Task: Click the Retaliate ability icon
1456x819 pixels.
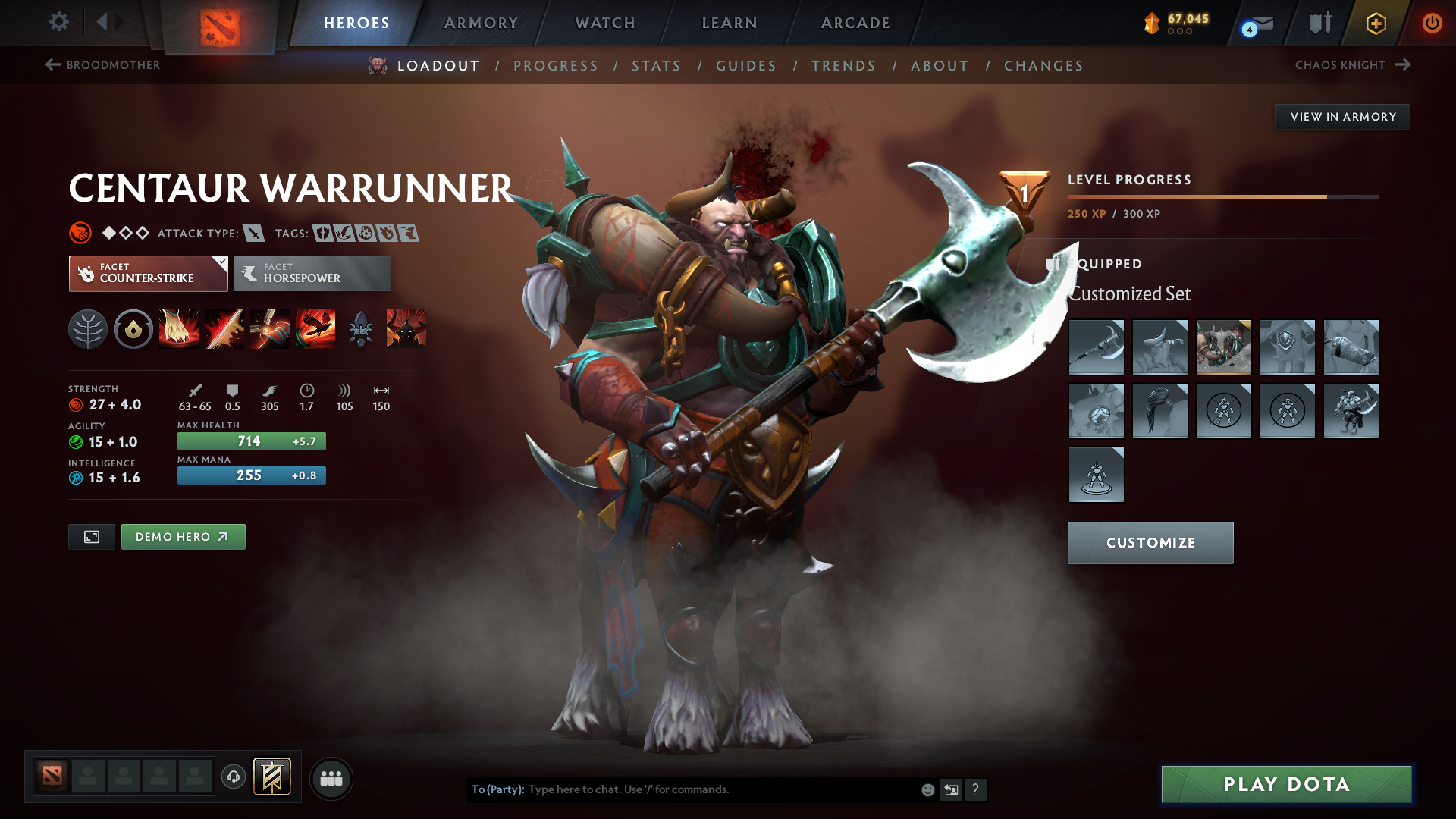Action: (x=270, y=328)
